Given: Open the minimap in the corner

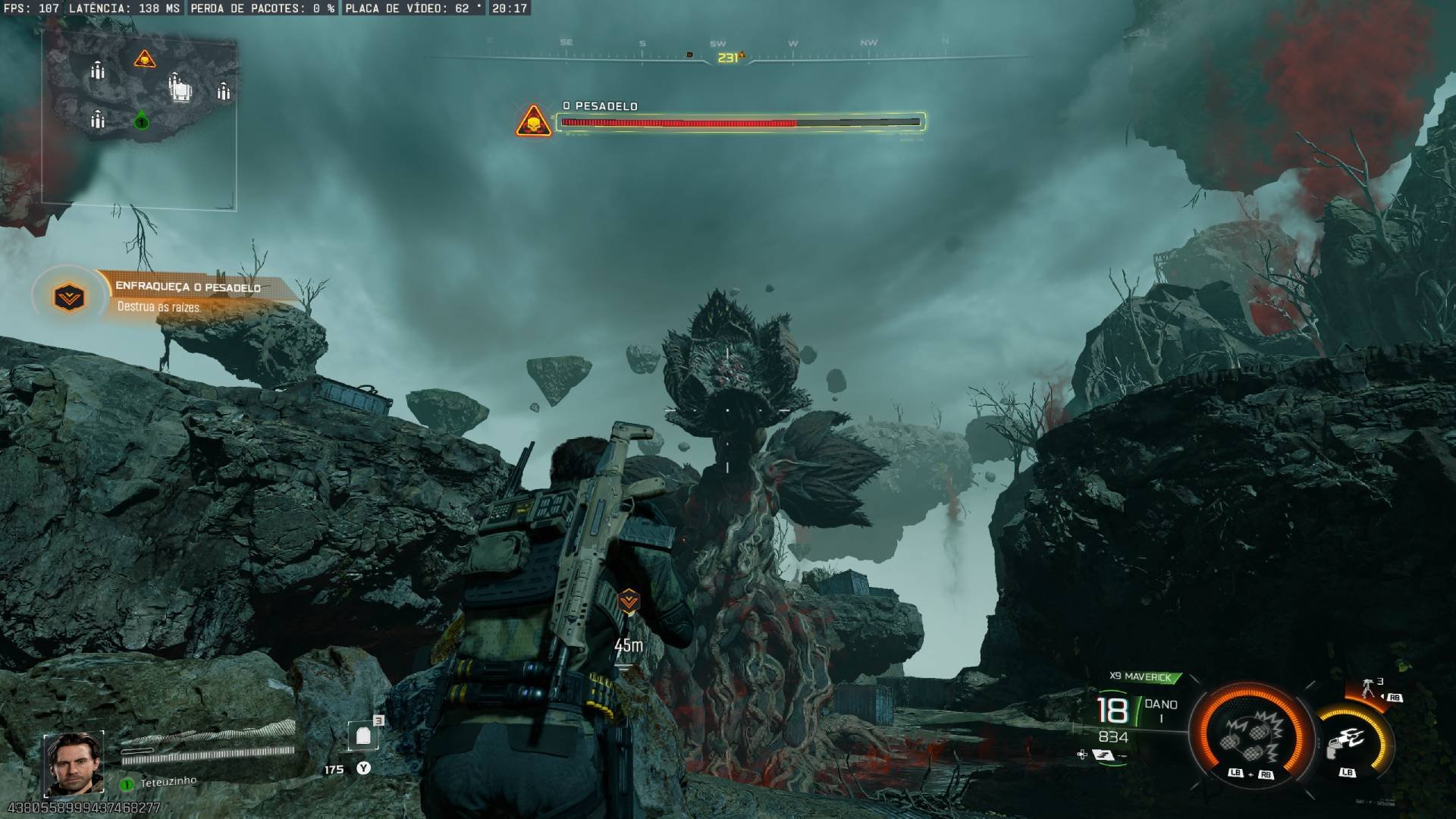Looking at the screenshot, I should coord(140,121).
